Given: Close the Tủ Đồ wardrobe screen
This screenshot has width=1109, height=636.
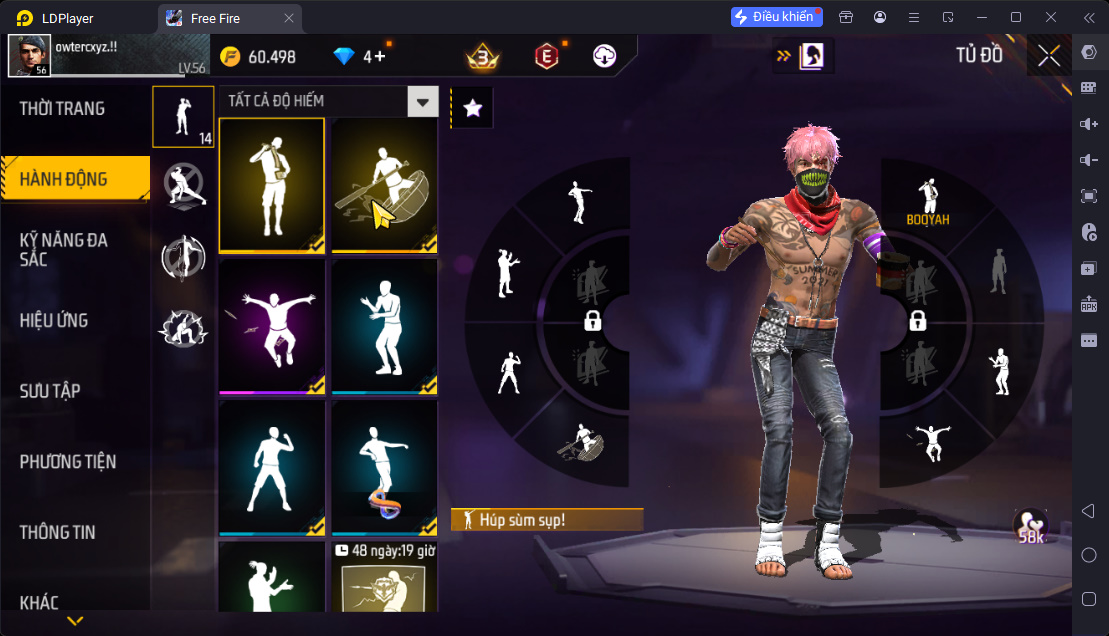Looking at the screenshot, I should click(1049, 56).
